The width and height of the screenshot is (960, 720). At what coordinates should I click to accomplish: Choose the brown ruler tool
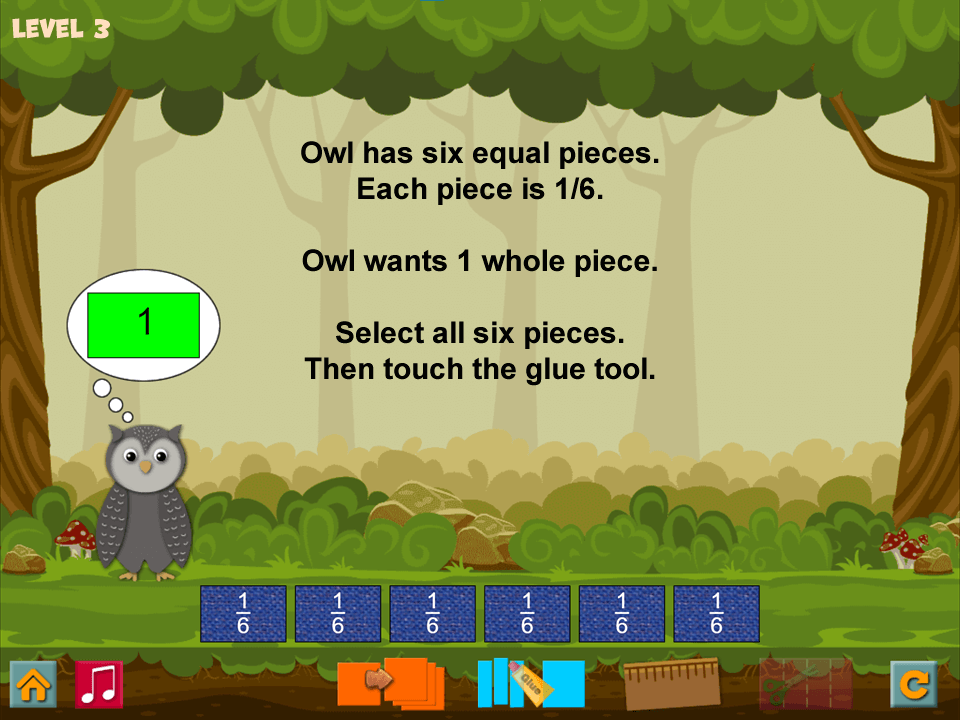[x=672, y=682]
